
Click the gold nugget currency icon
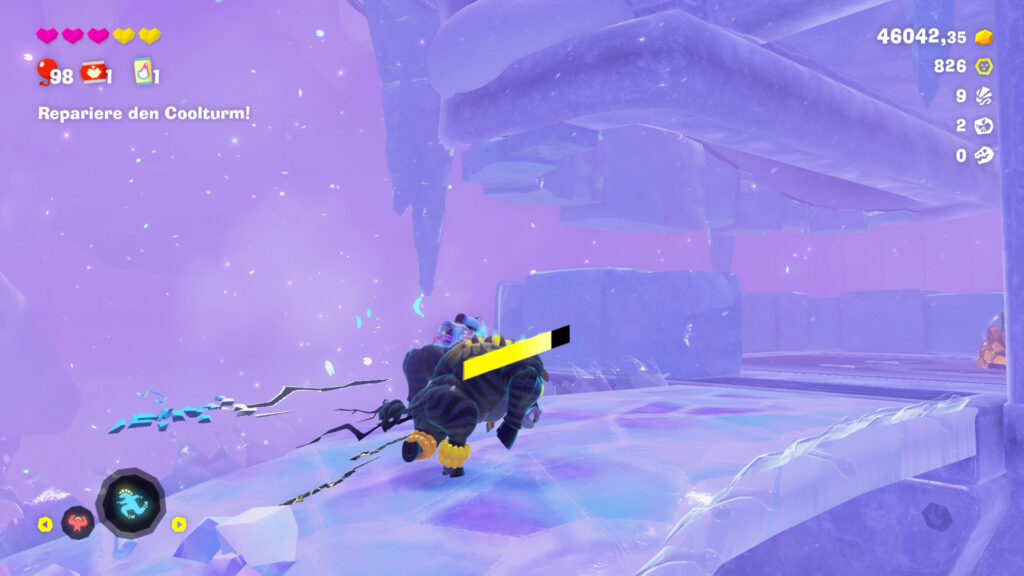984,37
